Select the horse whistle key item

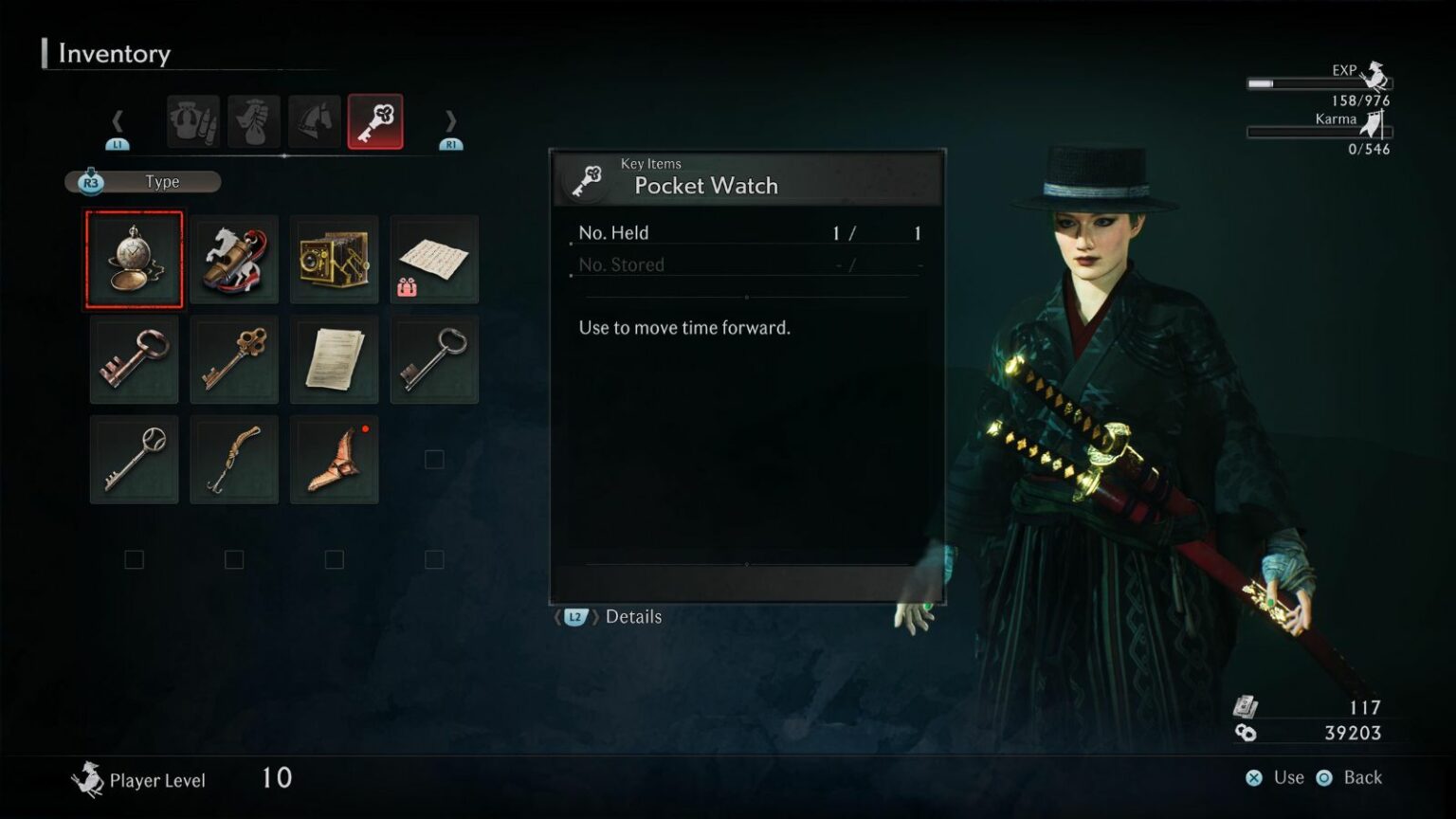tap(234, 258)
